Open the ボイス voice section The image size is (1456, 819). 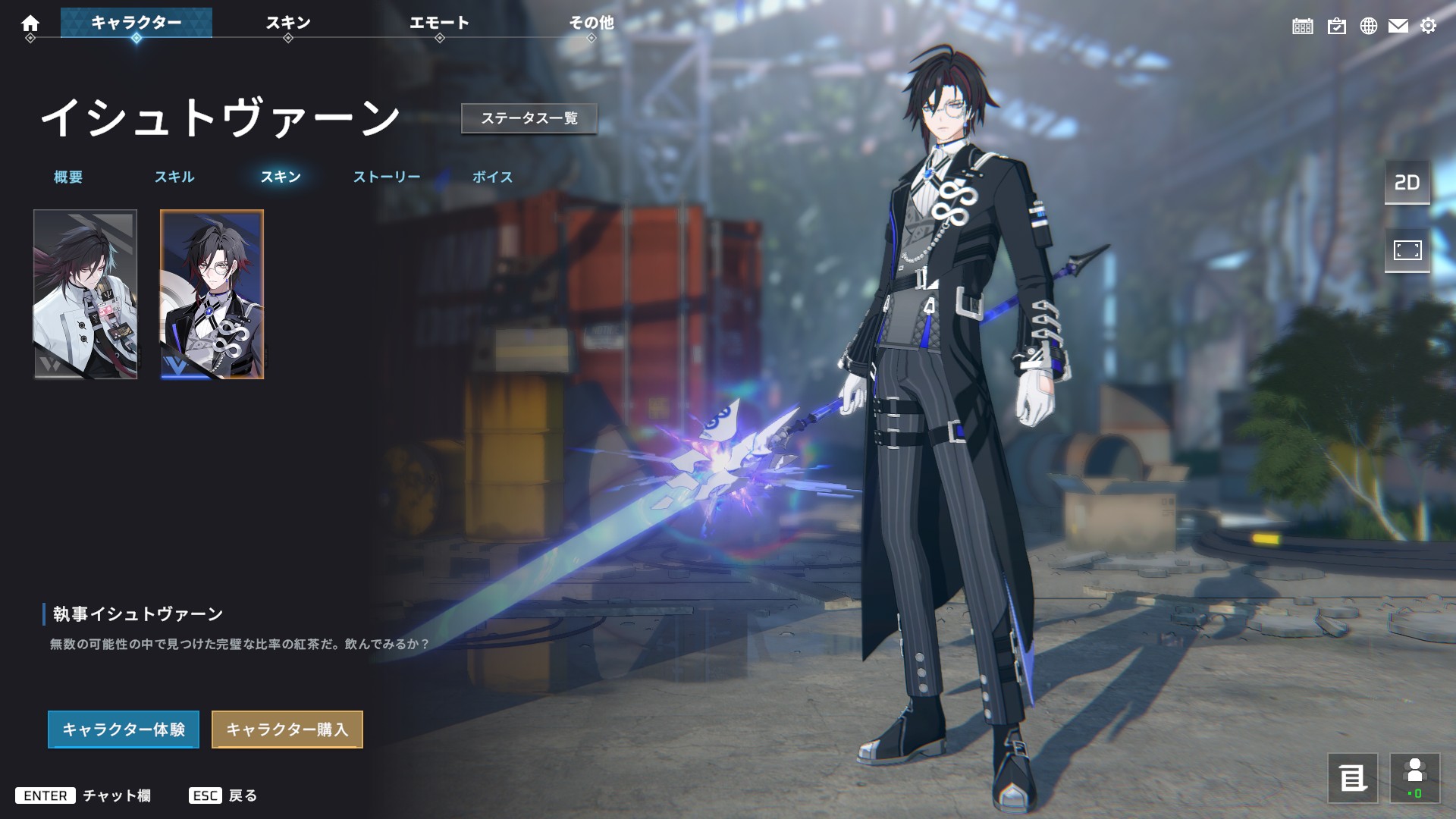[x=493, y=177]
